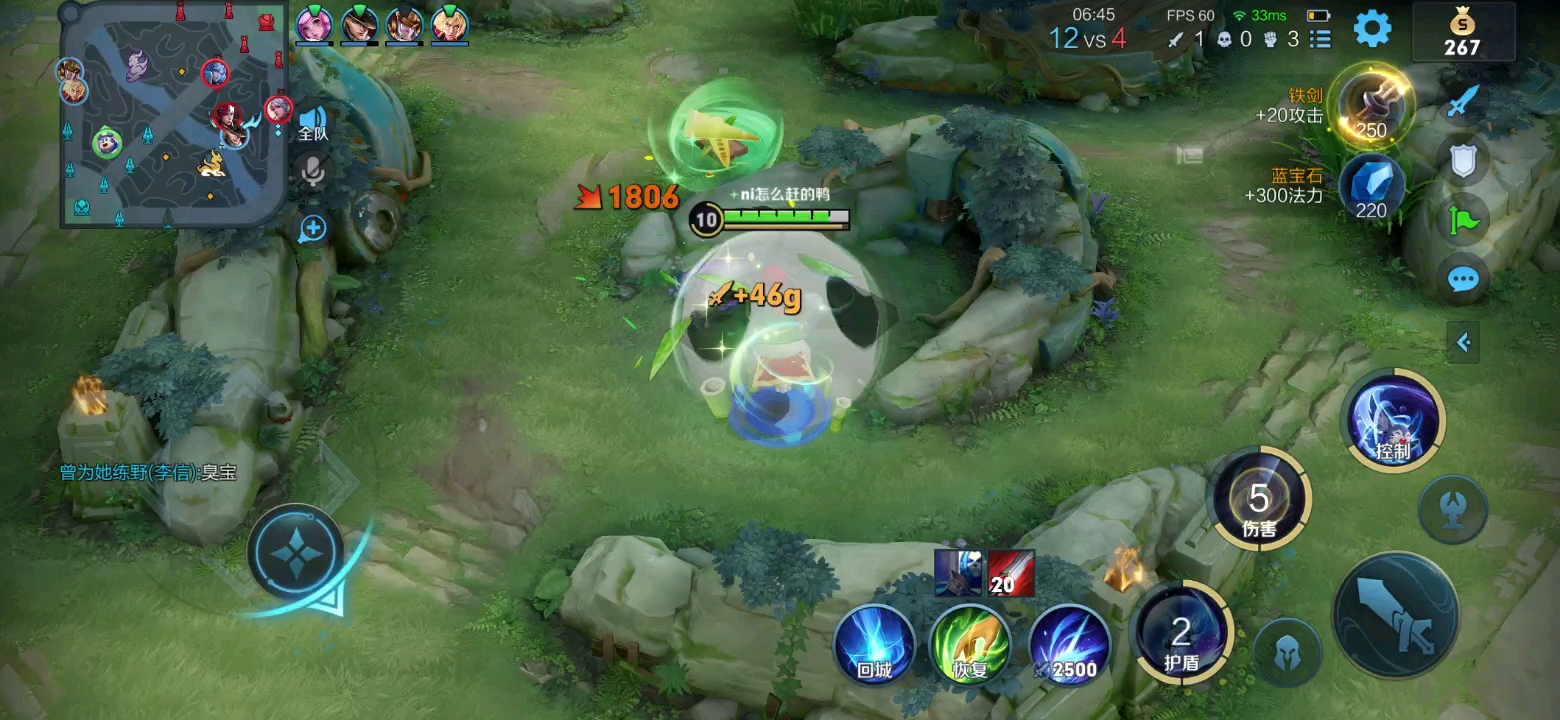Open the minimap

tap(172, 113)
